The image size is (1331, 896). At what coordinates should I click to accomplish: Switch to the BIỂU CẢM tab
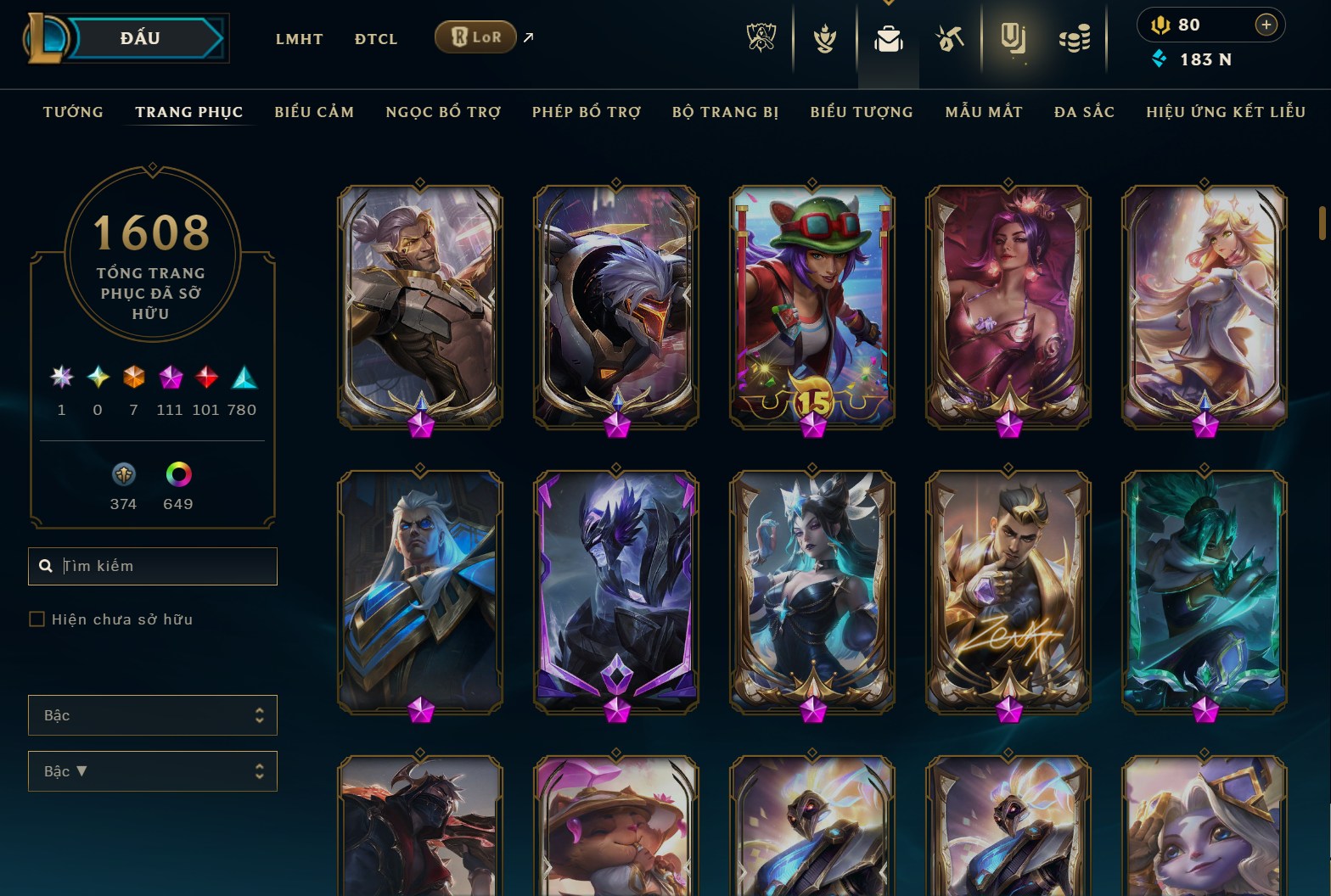(314, 111)
